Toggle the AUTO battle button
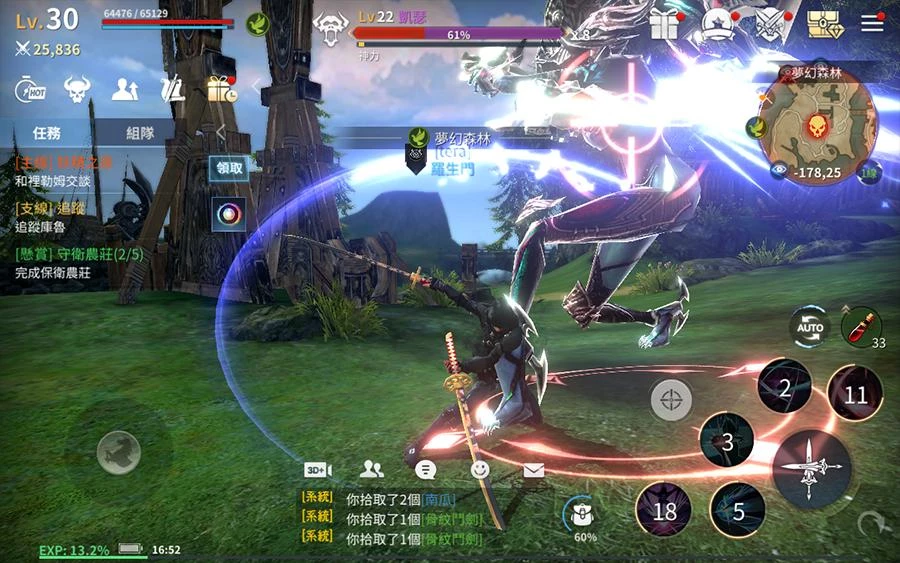This screenshot has width=900, height=563. [808, 326]
